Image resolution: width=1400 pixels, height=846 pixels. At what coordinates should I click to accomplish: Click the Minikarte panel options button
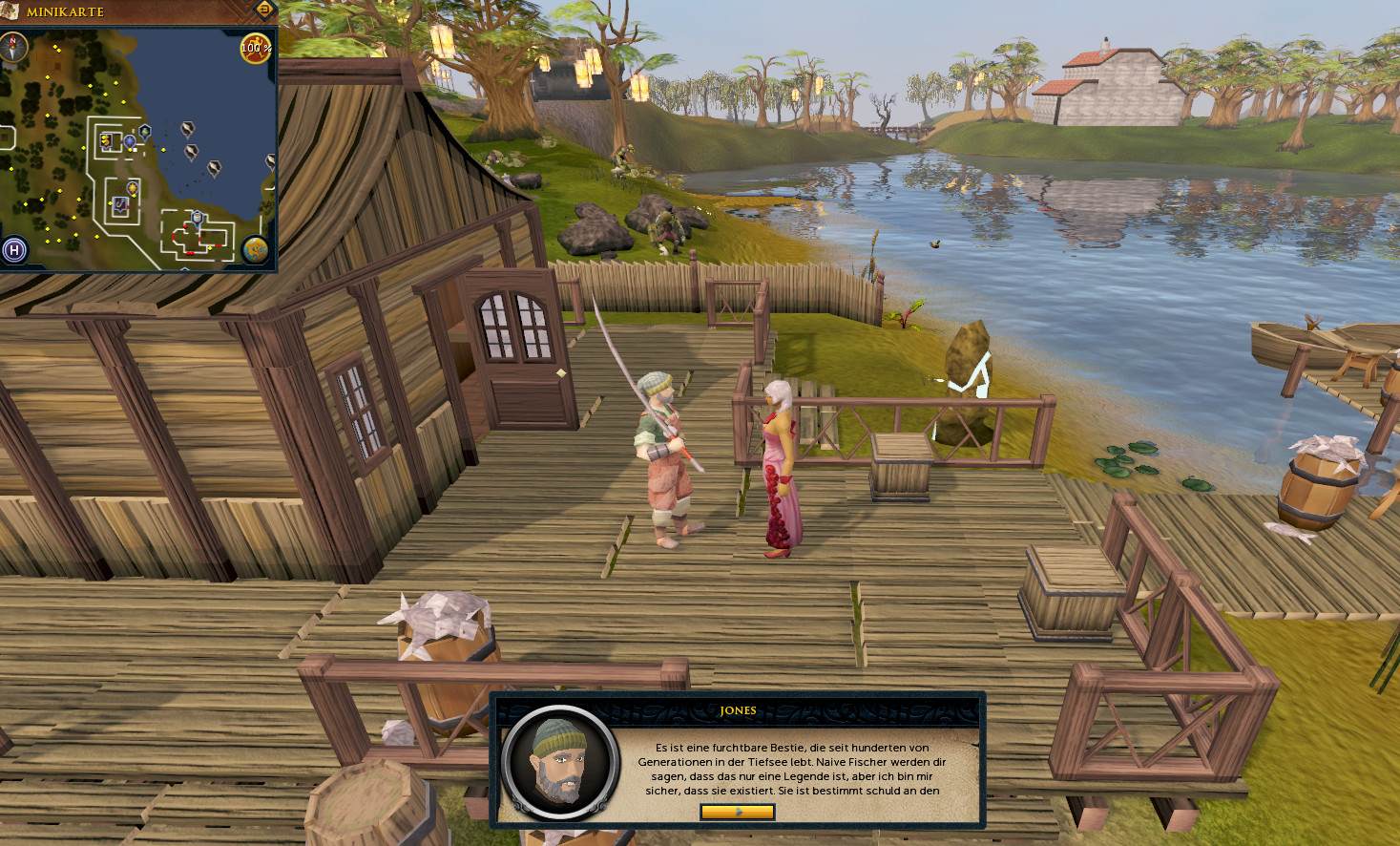click(264, 10)
